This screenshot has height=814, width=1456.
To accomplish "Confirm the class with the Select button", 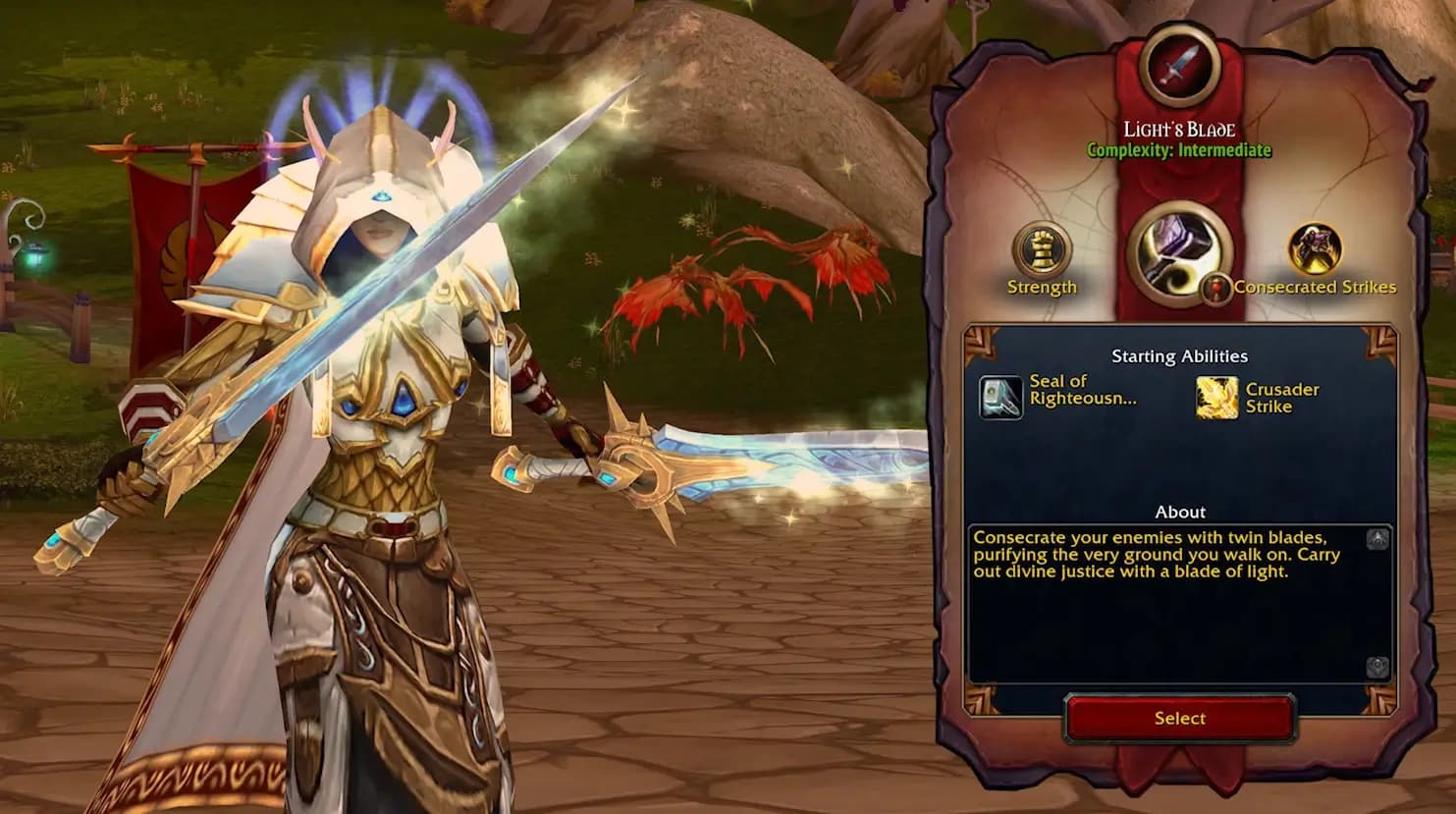I will coord(1179,719).
